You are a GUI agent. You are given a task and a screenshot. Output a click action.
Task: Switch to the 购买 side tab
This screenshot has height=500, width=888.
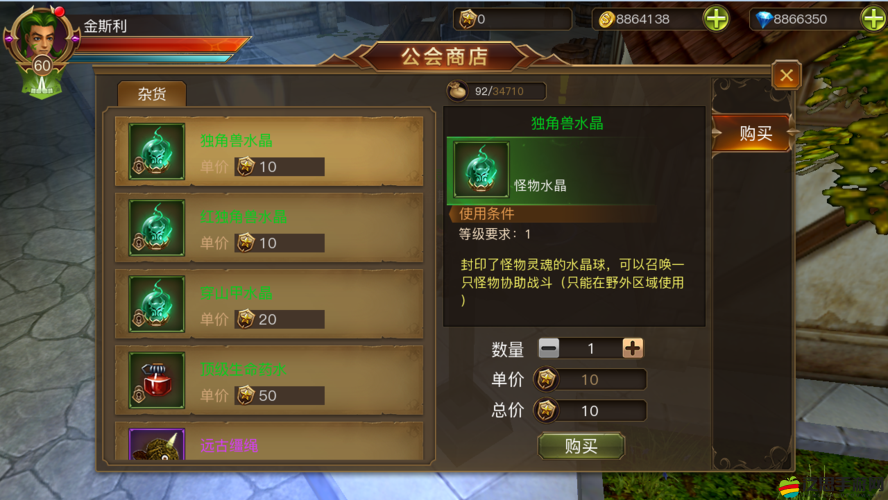[x=755, y=133]
